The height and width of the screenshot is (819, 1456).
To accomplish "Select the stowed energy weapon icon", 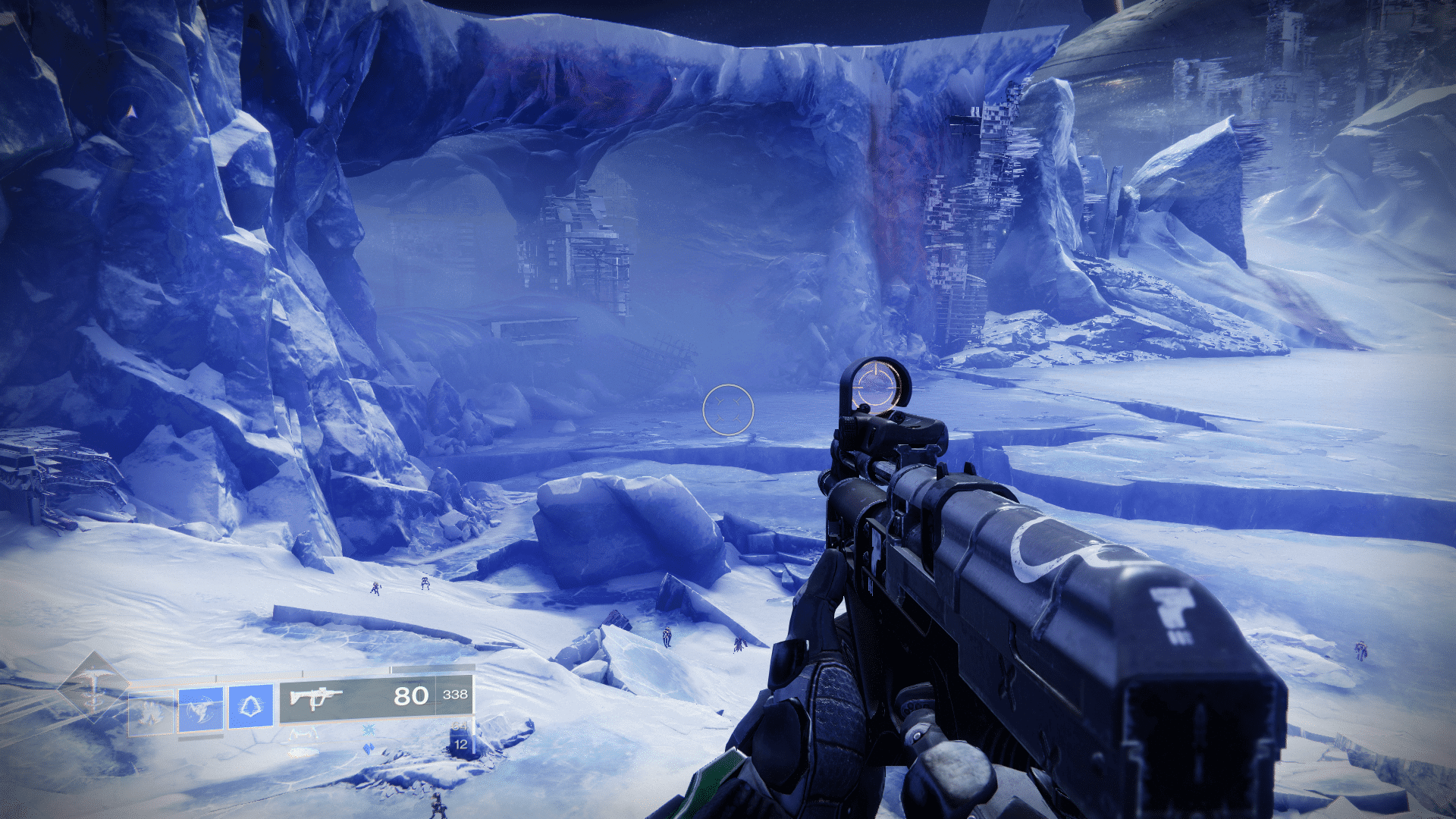I will click(x=303, y=733).
